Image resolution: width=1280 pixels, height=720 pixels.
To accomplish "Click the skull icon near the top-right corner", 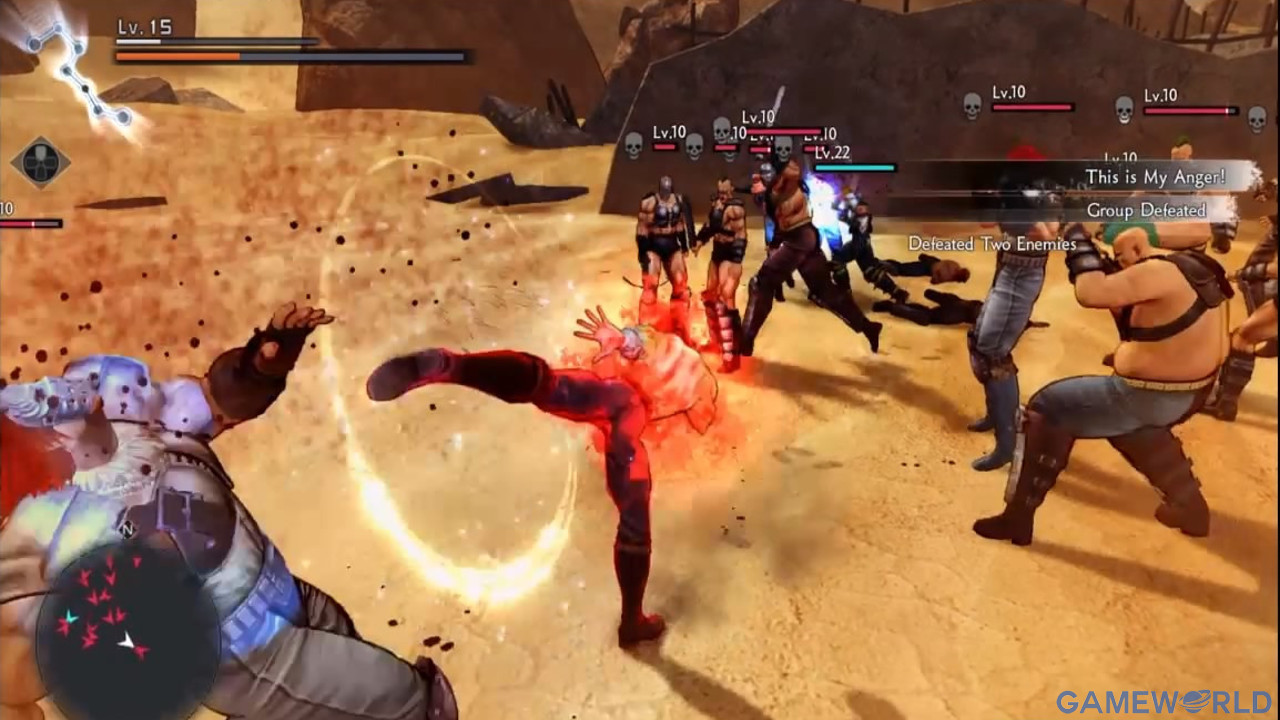I will (x=1256, y=116).
